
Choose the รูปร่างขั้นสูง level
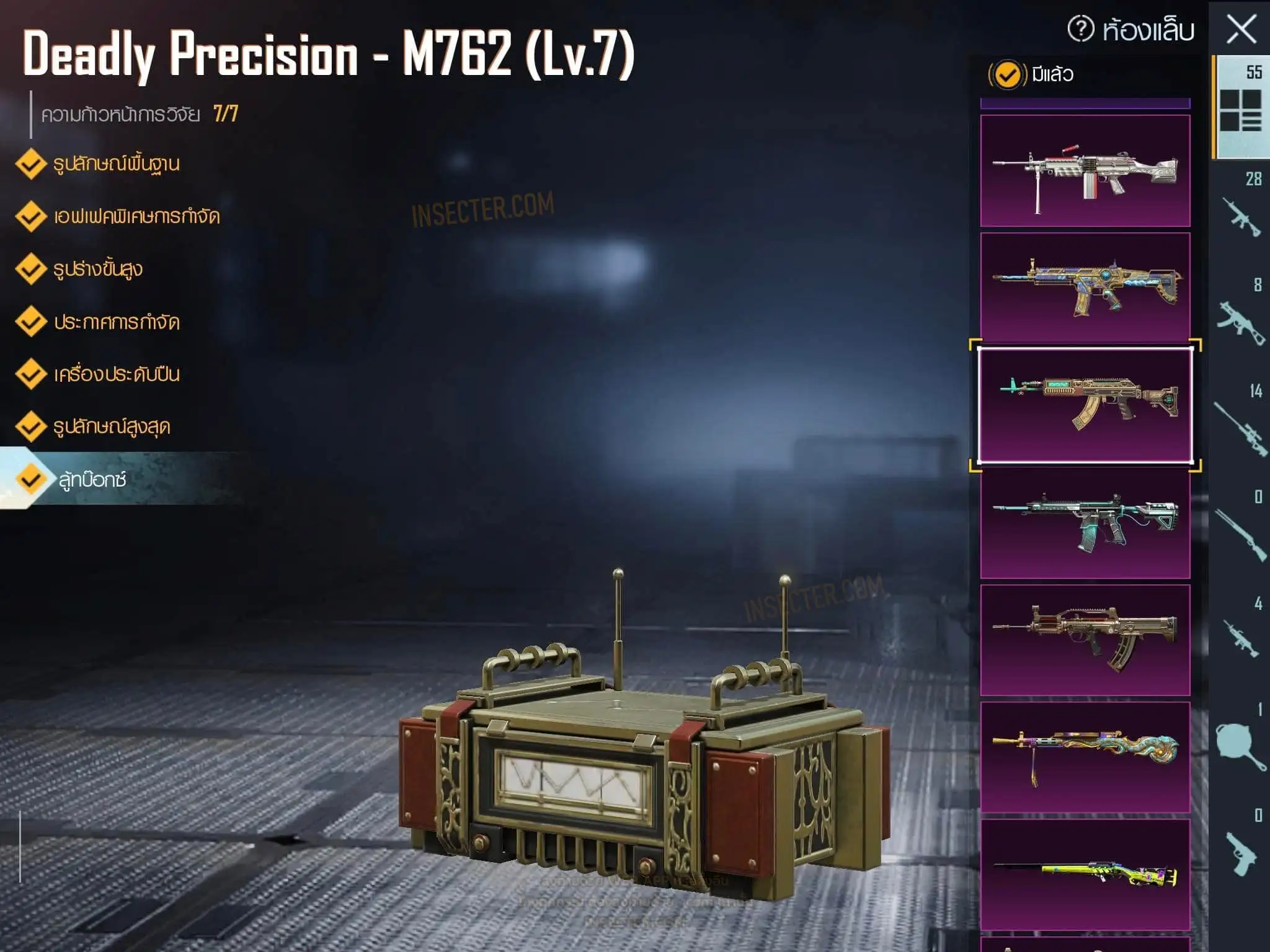(98, 270)
